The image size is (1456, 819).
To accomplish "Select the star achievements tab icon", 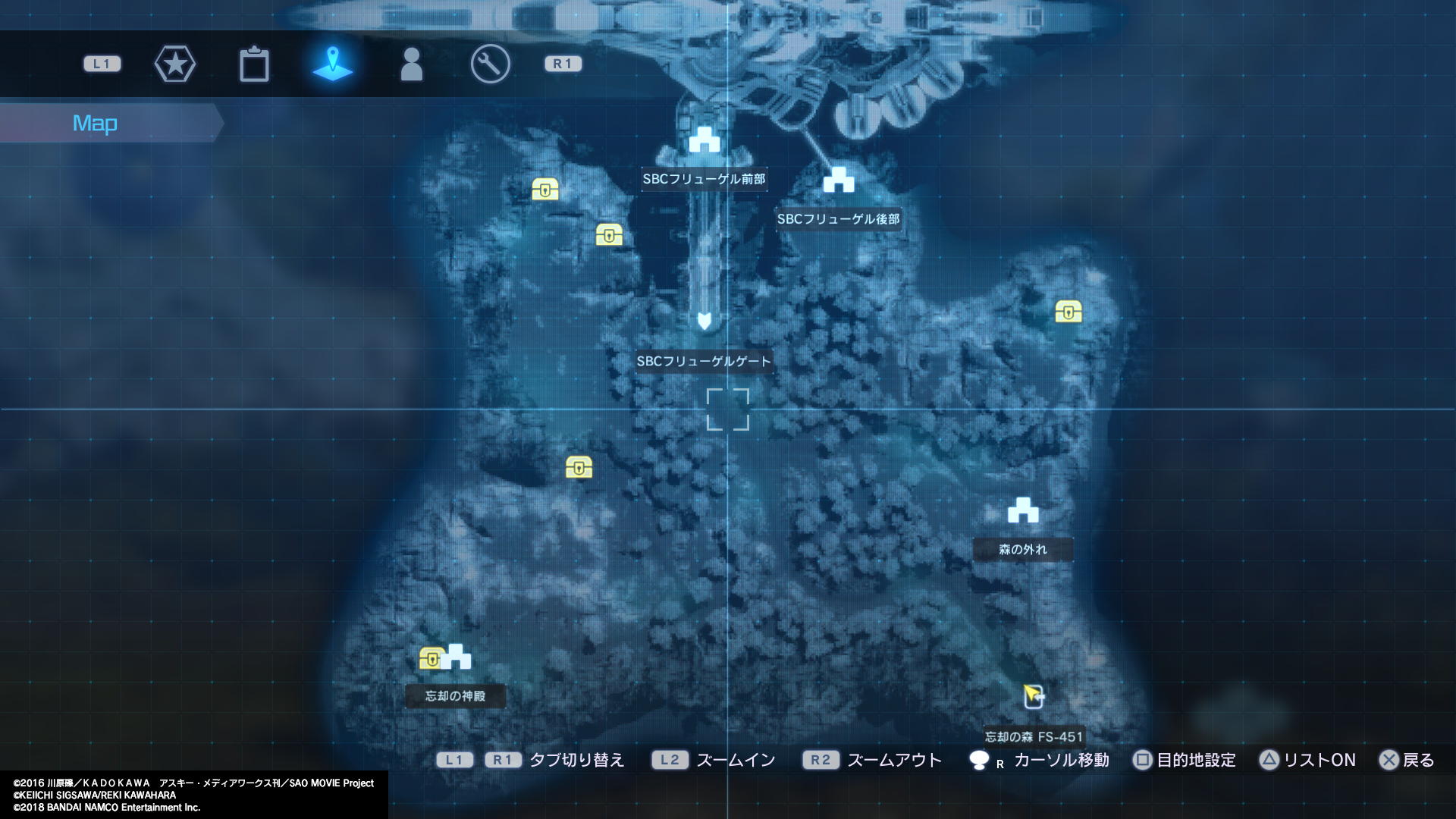I will pos(175,64).
